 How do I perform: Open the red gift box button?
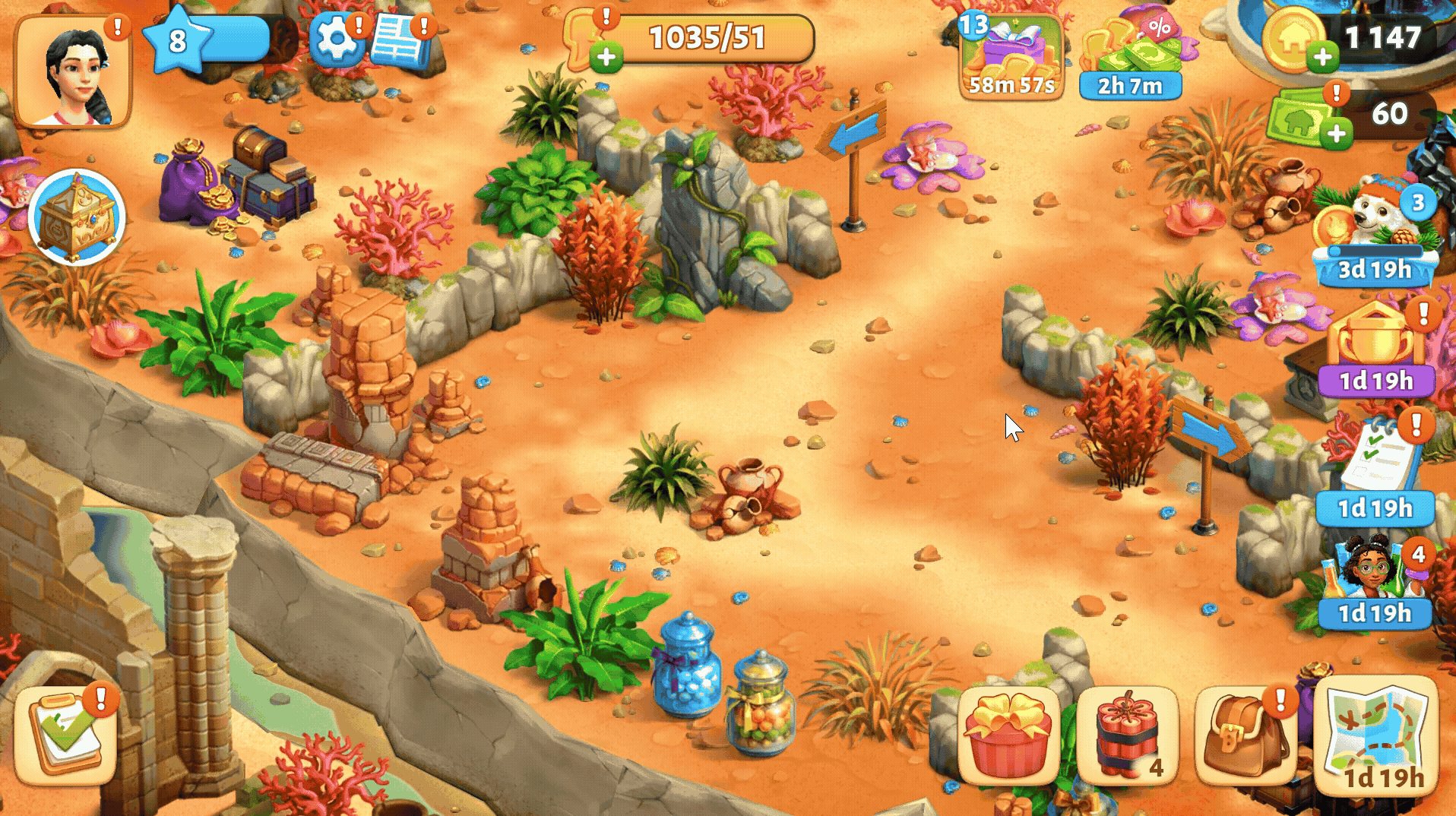(1009, 735)
